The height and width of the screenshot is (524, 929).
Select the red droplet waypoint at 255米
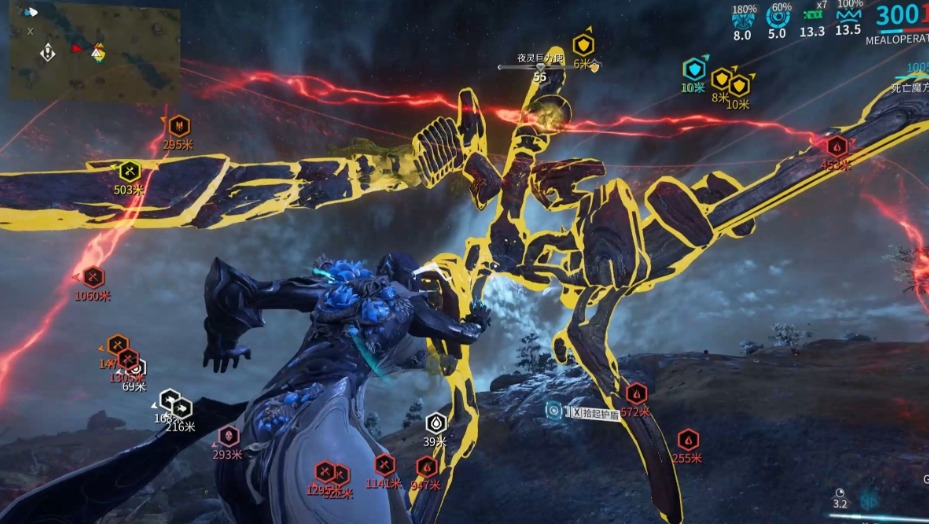pyautogui.click(x=688, y=439)
